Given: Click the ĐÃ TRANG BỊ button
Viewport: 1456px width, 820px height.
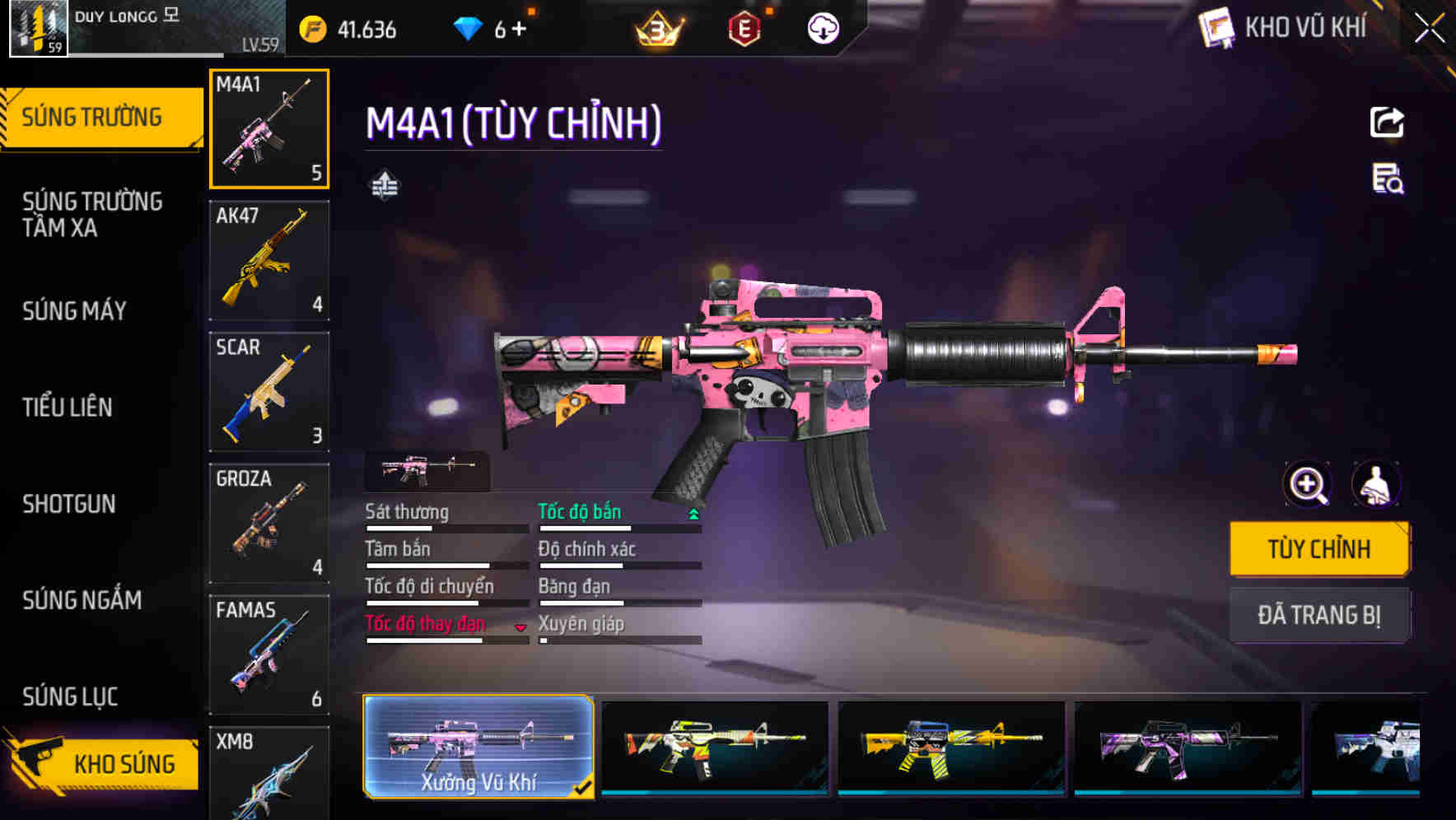Looking at the screenshot, I should (1319, 616).
